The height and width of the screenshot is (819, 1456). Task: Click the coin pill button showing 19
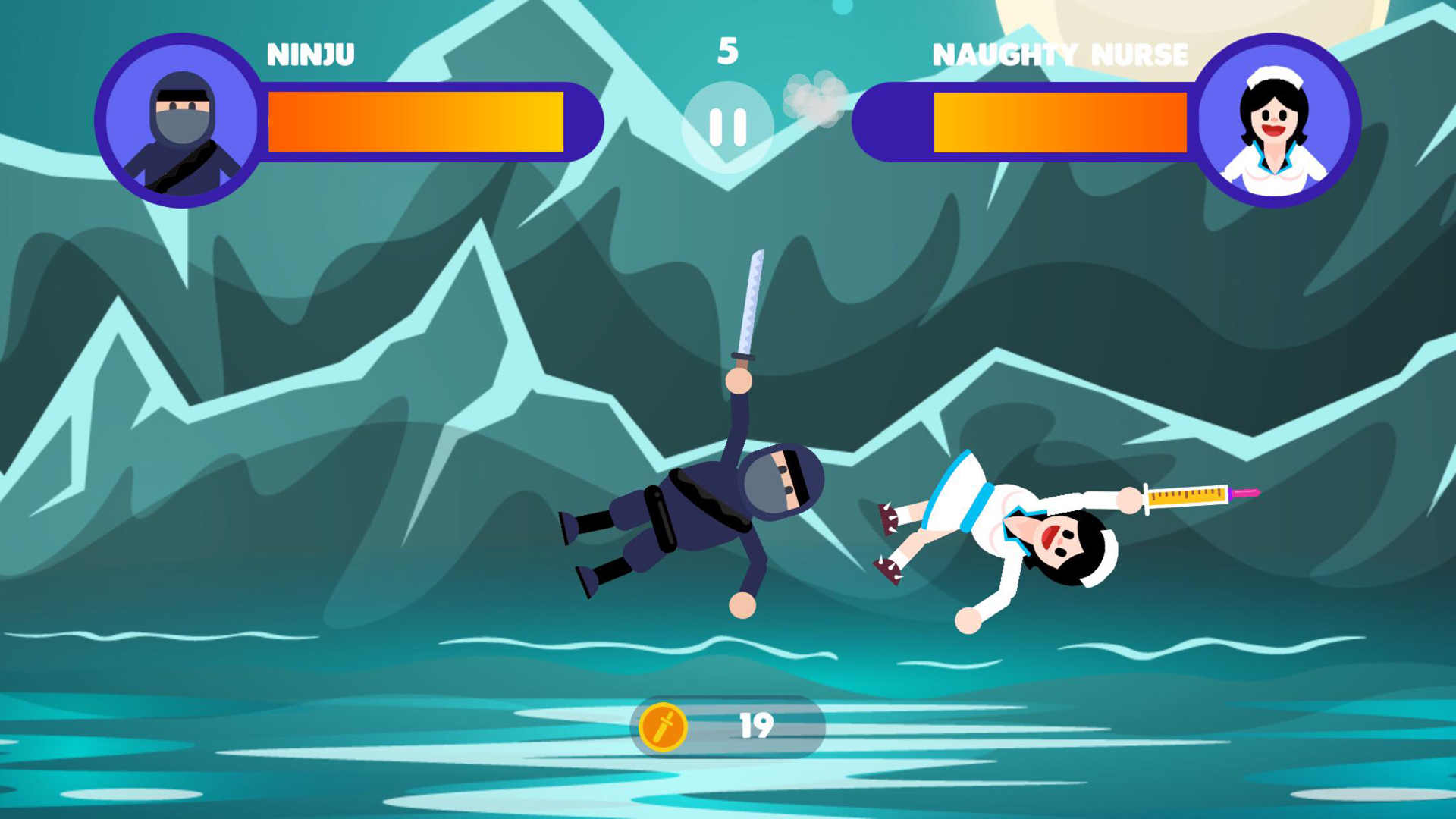tap(728, 724)
